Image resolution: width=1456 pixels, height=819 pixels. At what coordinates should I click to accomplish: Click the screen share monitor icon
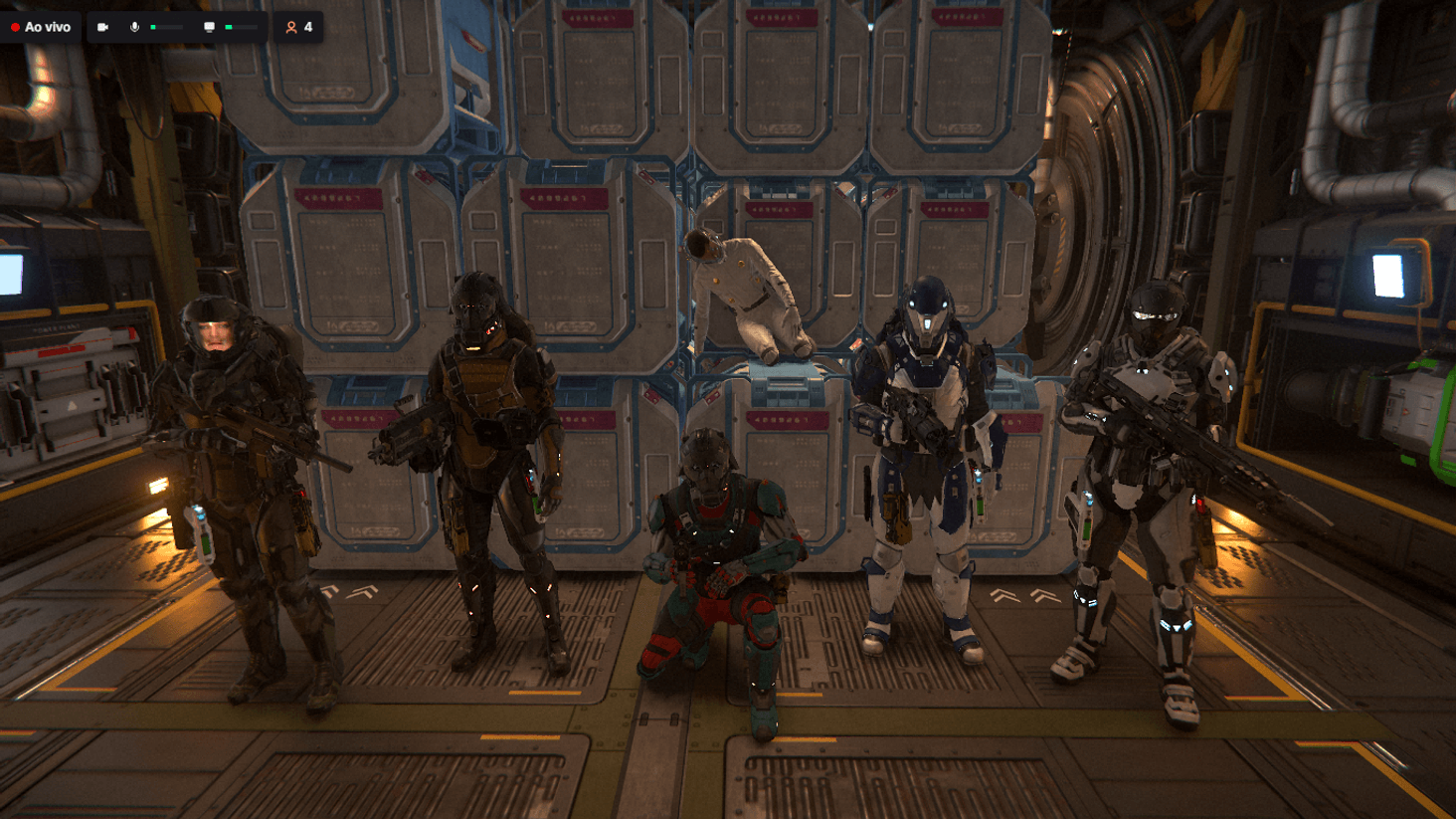(x=209, y=27)
